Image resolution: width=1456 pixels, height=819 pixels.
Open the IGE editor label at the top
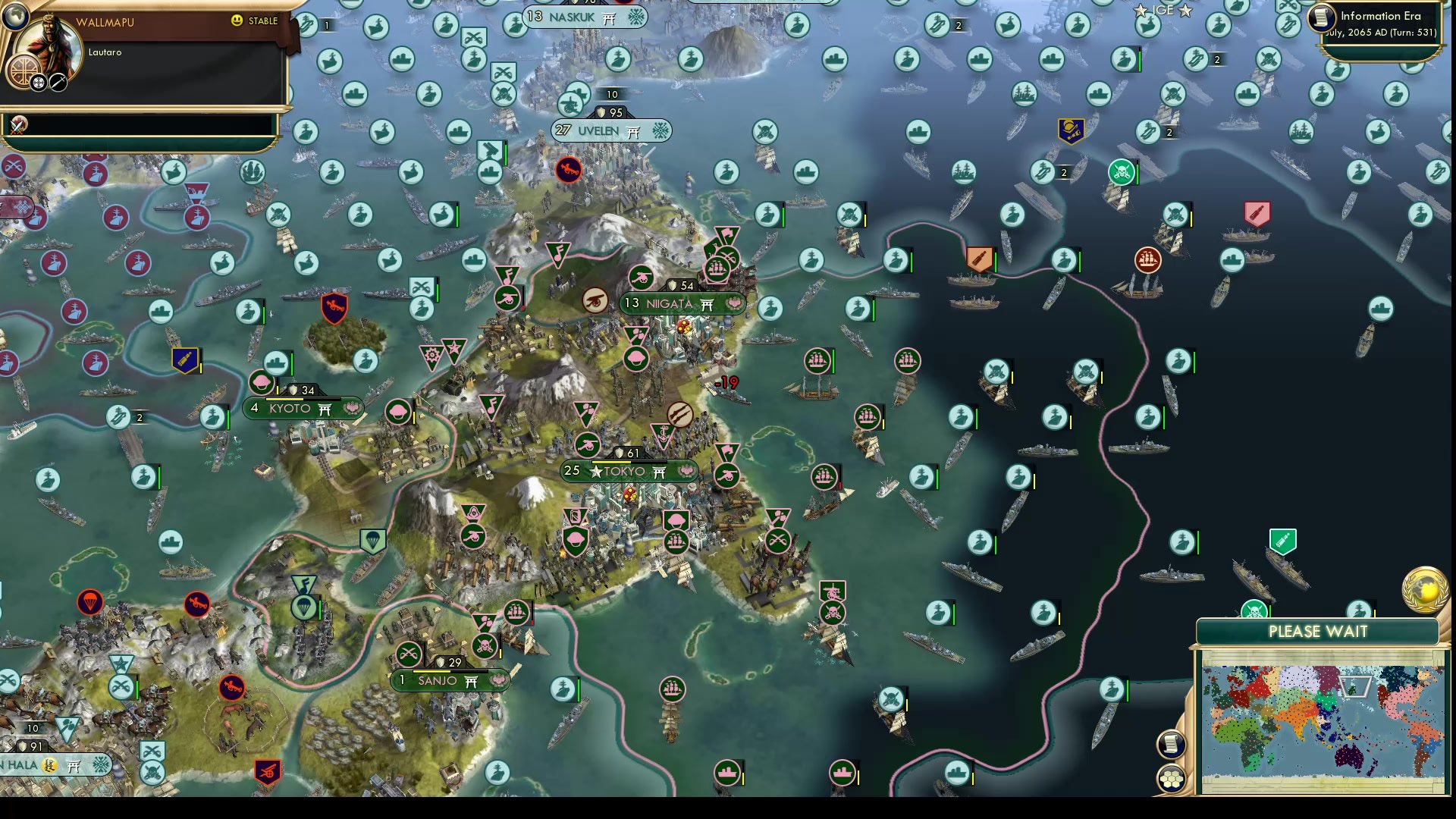coord(1162,10)
